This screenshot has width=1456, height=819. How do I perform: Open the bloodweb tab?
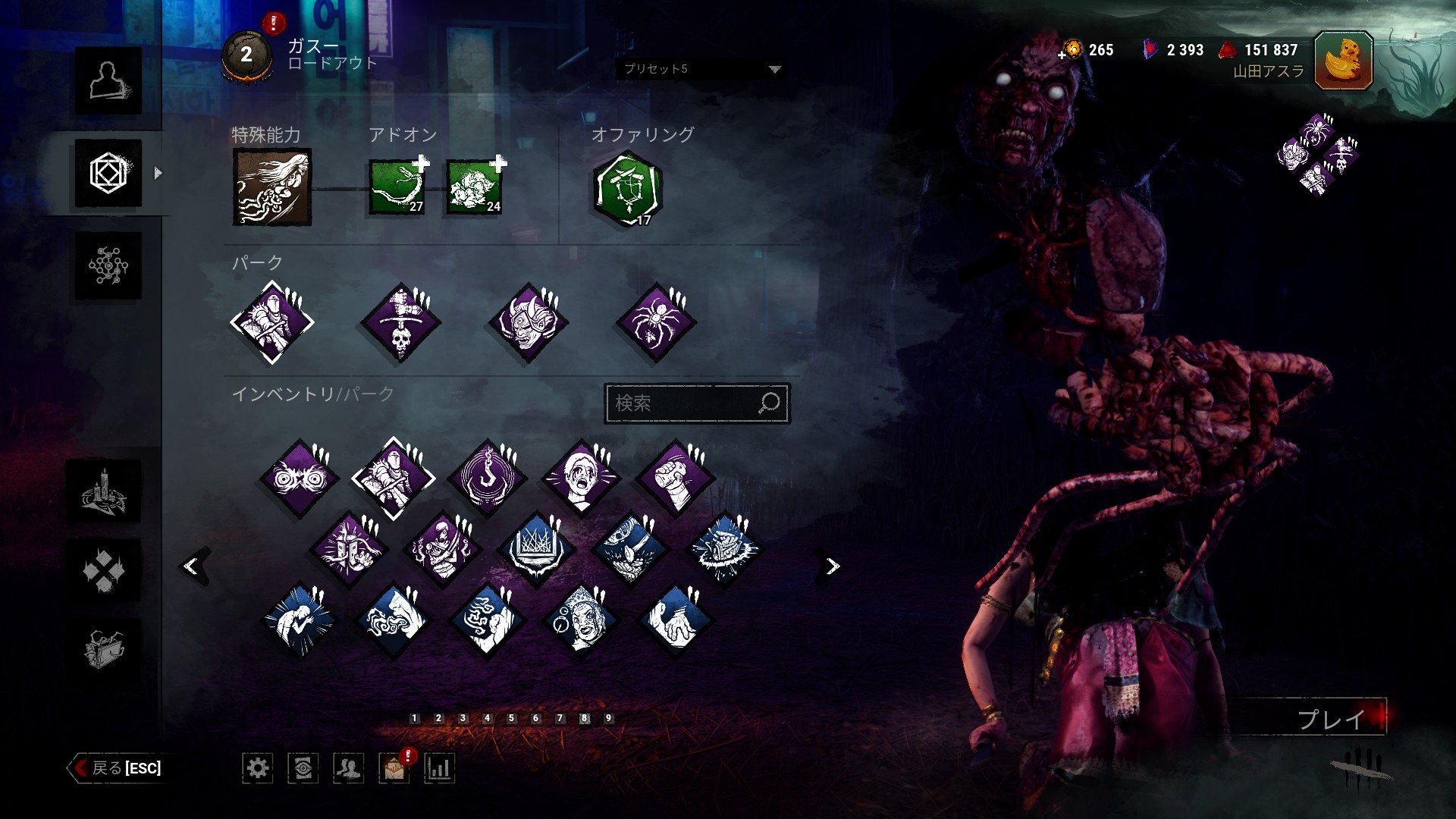coord(108,265)
